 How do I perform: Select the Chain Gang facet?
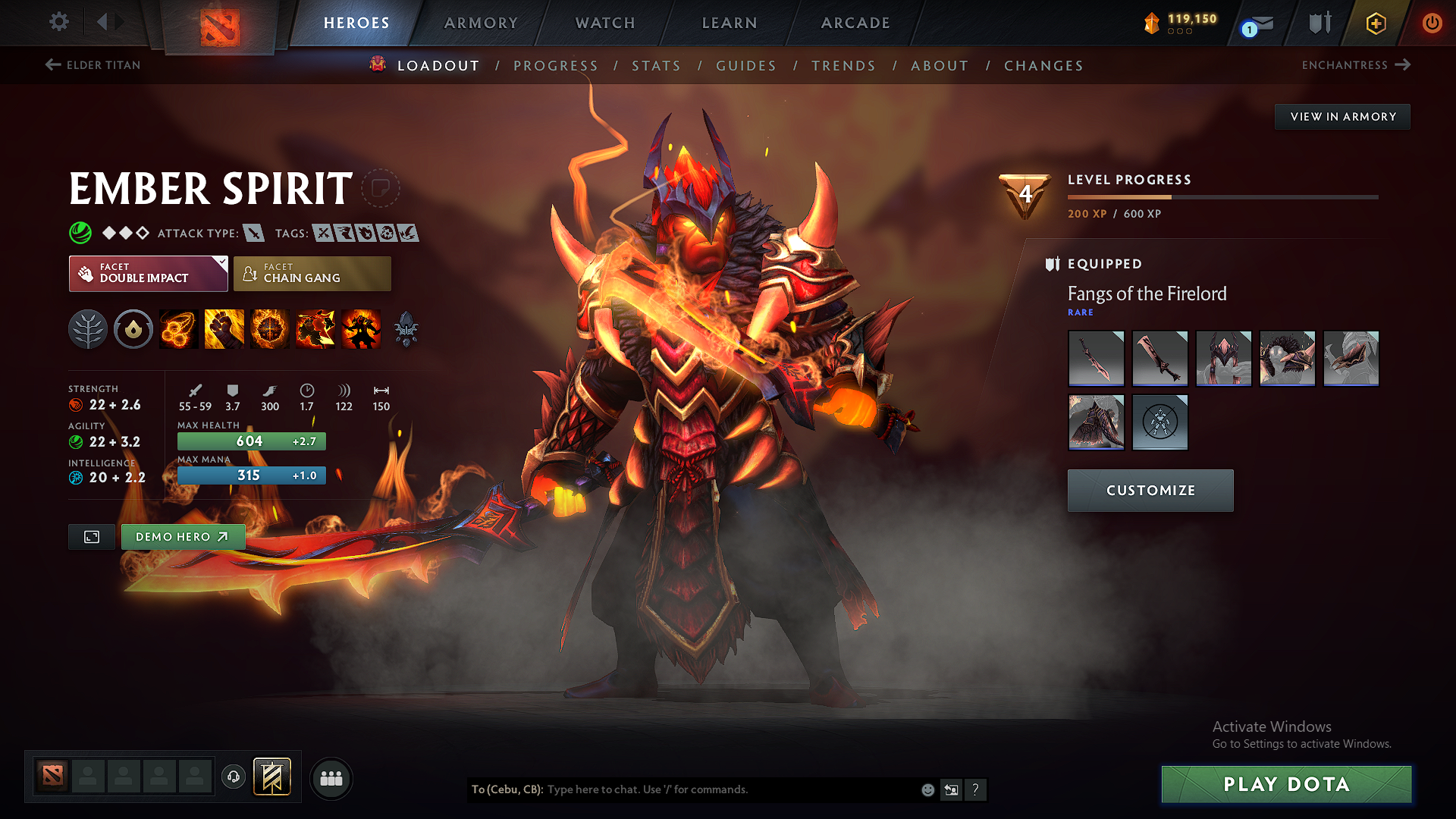click(312, 273)
